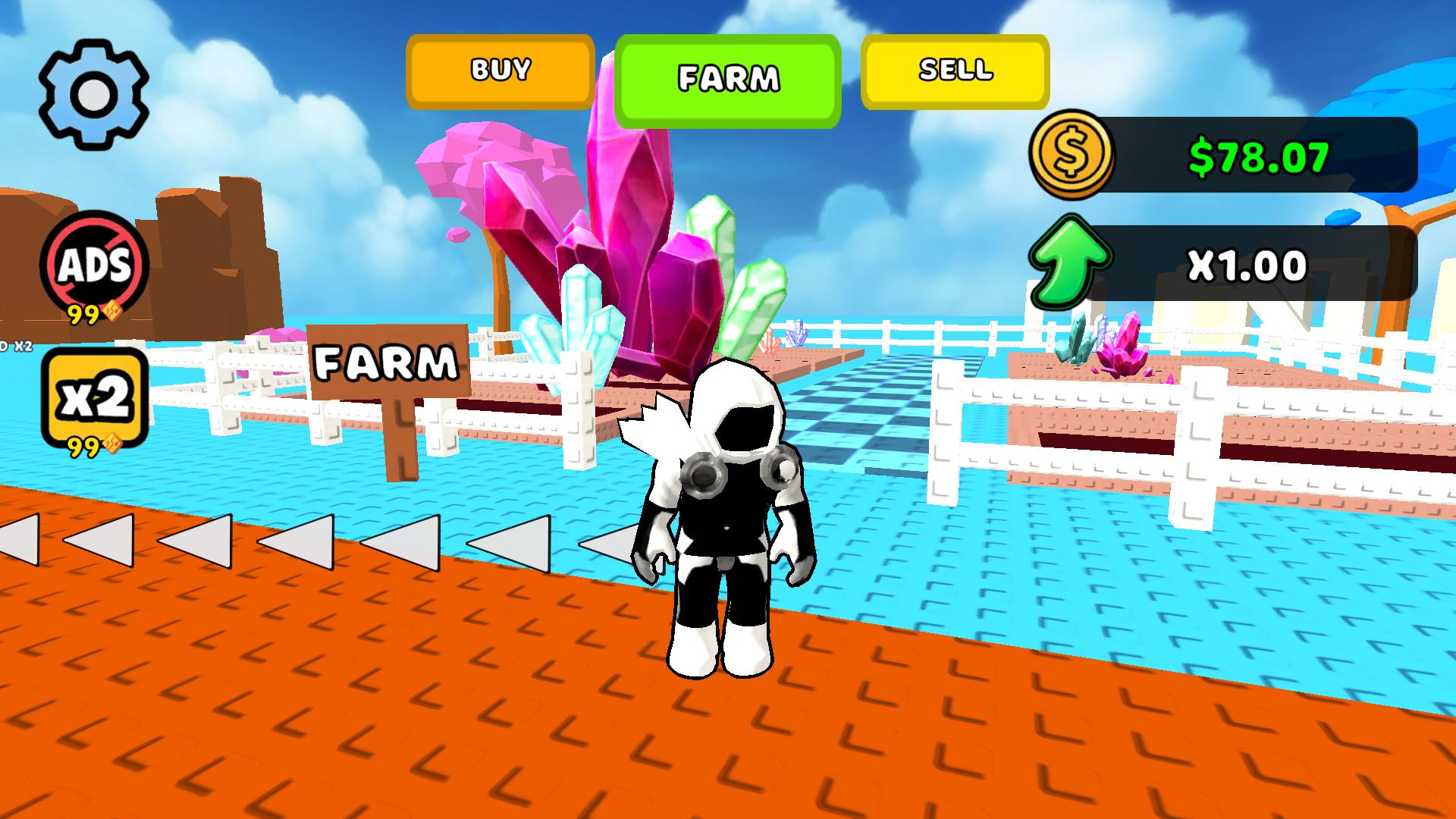The height and width of the screenshot is (819, 1456).
Task: Select the currently active FARM tab
Action: [x=729, y=76]
